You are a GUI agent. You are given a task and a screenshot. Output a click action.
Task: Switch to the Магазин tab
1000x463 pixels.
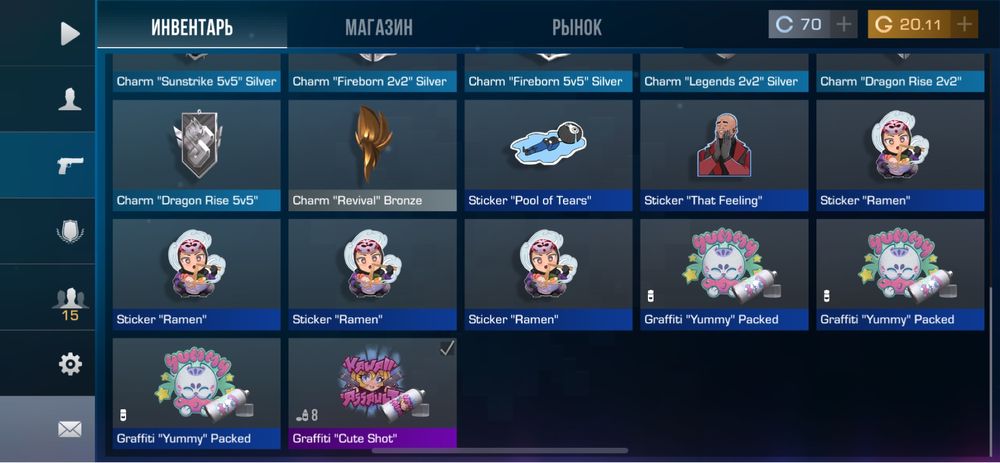[x=379, y=27]
